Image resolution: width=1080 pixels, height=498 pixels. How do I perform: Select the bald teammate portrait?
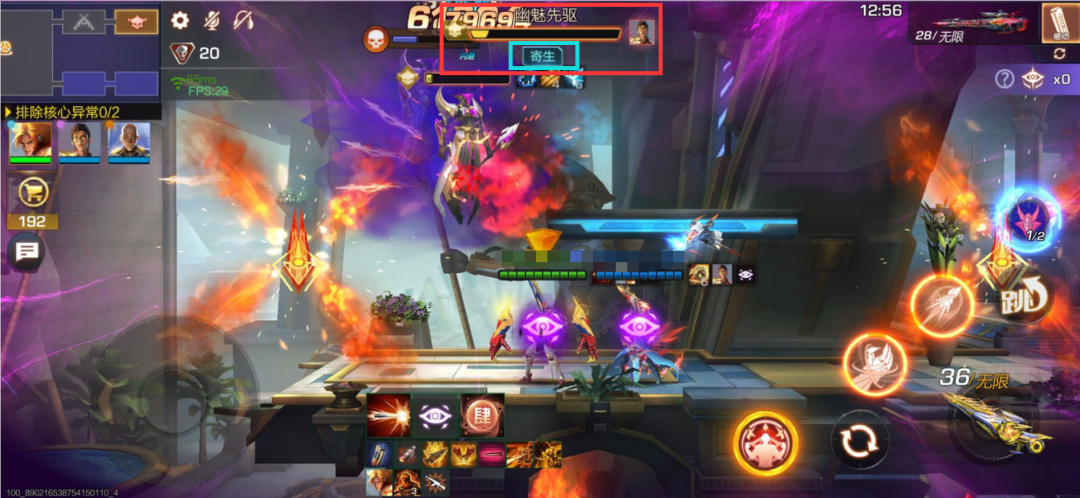click(129, 142)
